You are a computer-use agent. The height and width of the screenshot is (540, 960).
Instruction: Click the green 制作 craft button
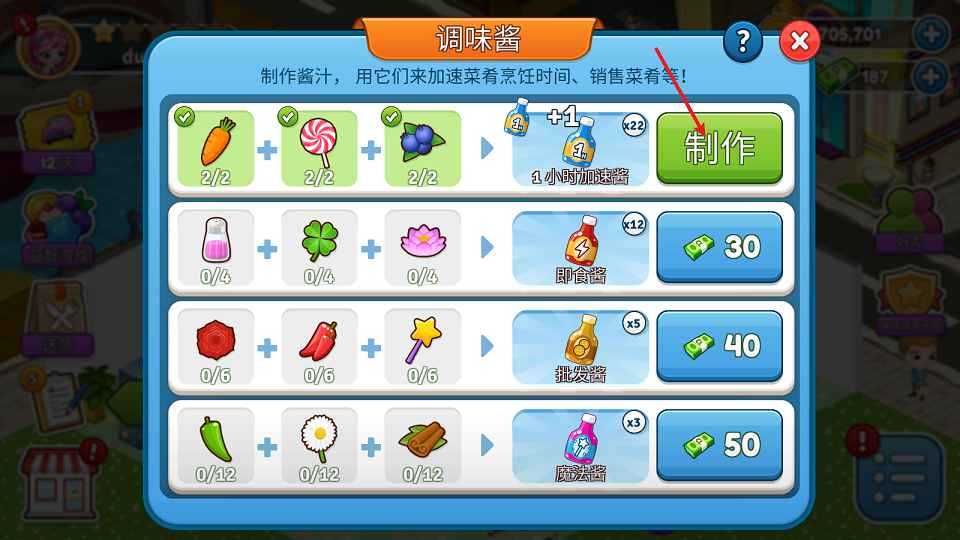coord(719,148)
